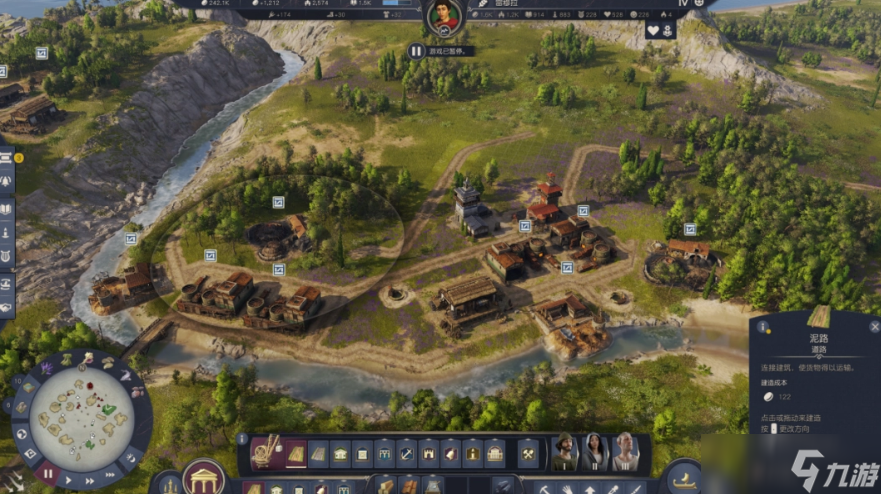Click the pause indicator under the portrait
The height and width of the screenshot is (494, 881).
tap(416, 51)
